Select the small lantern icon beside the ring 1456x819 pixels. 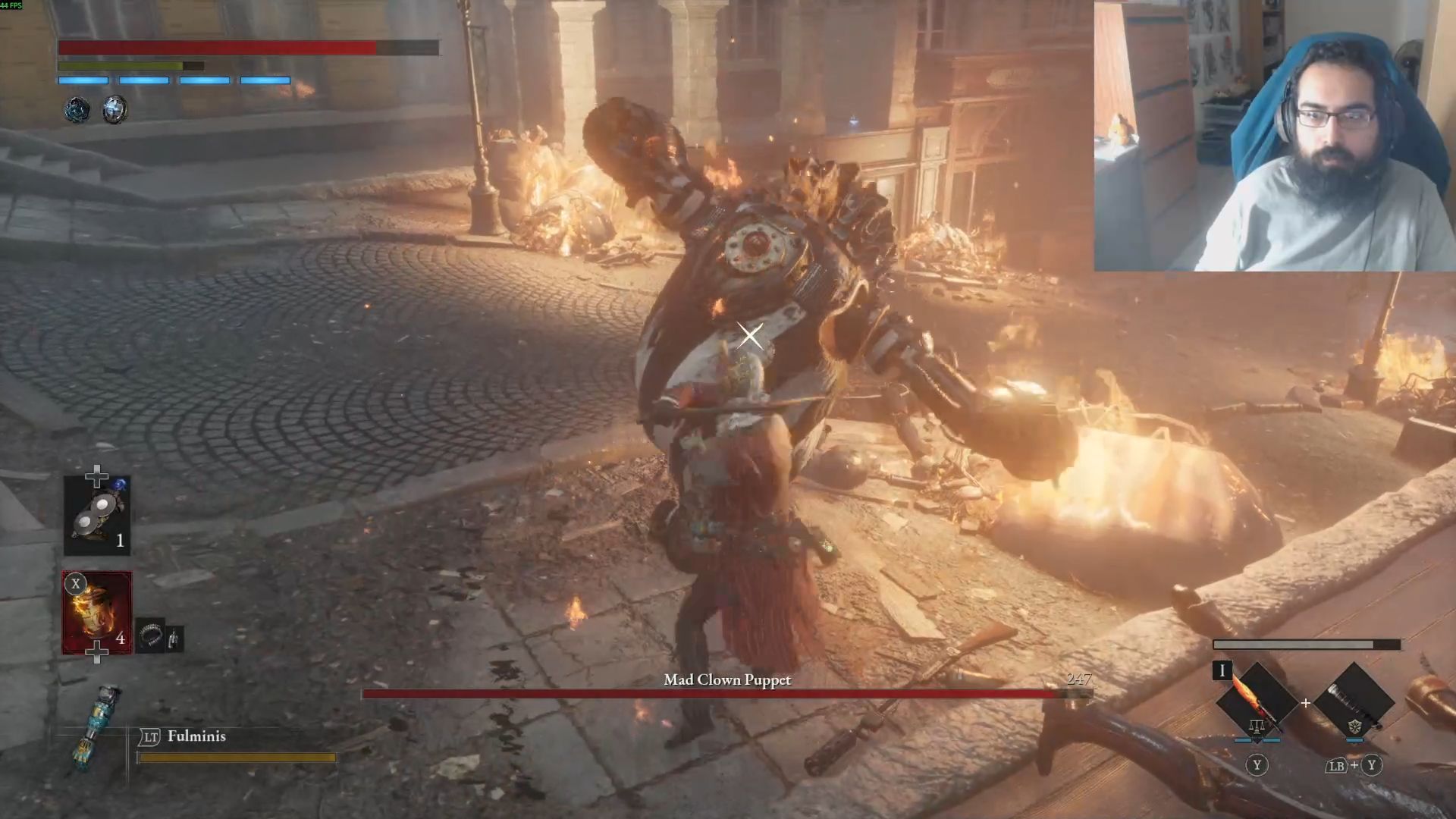coord(174,639)
